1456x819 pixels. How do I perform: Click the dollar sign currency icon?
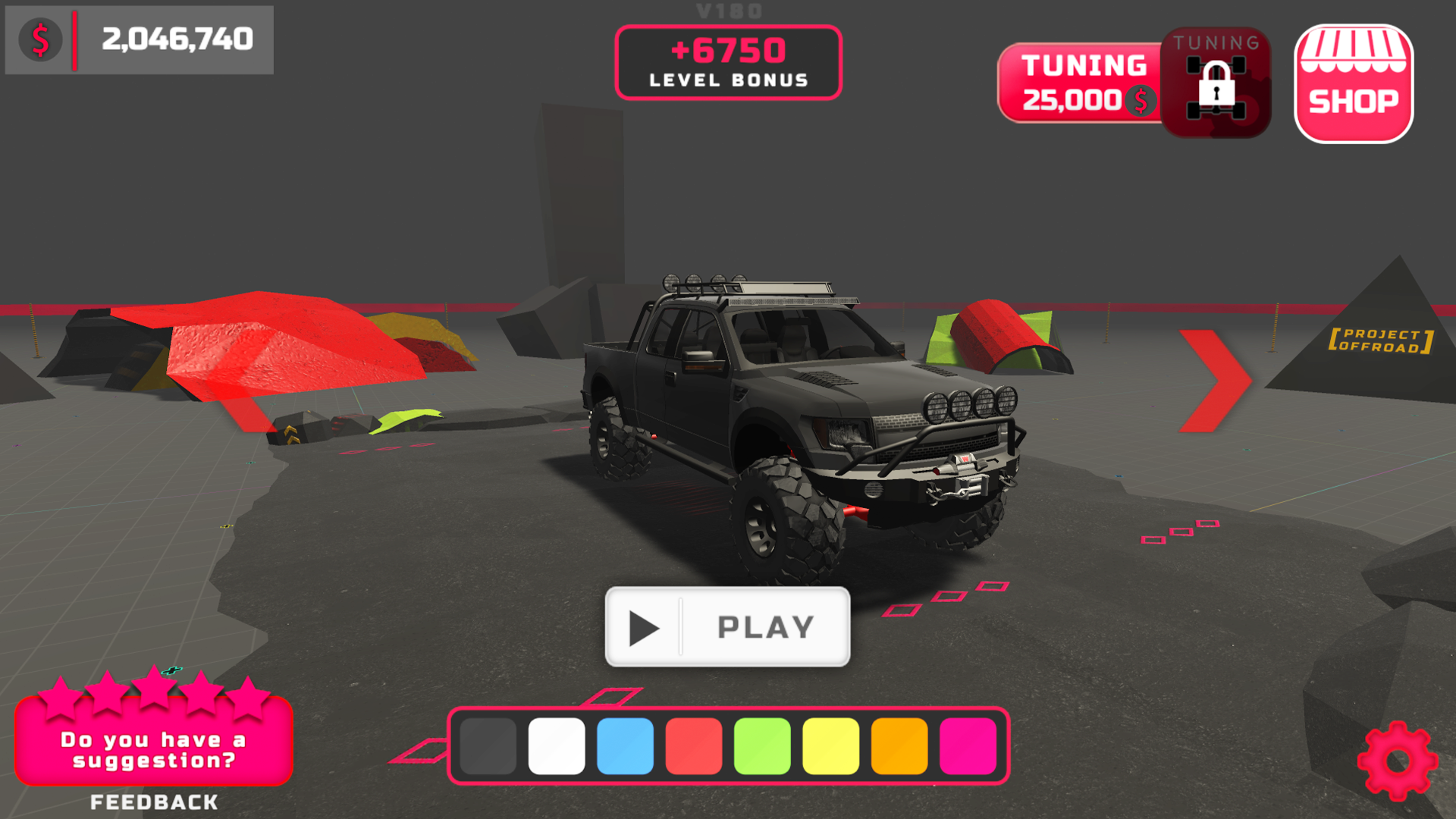pos(41,39)
